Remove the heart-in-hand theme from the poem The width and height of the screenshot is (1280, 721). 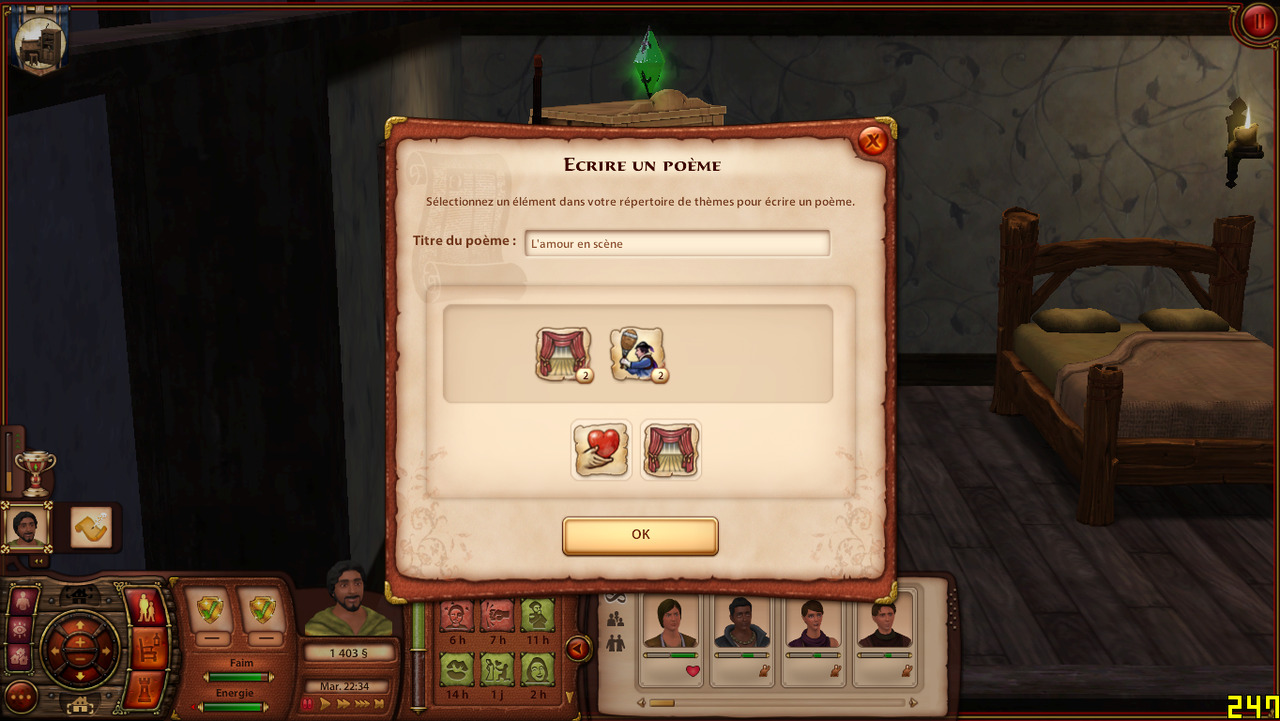tap(601, 449)
